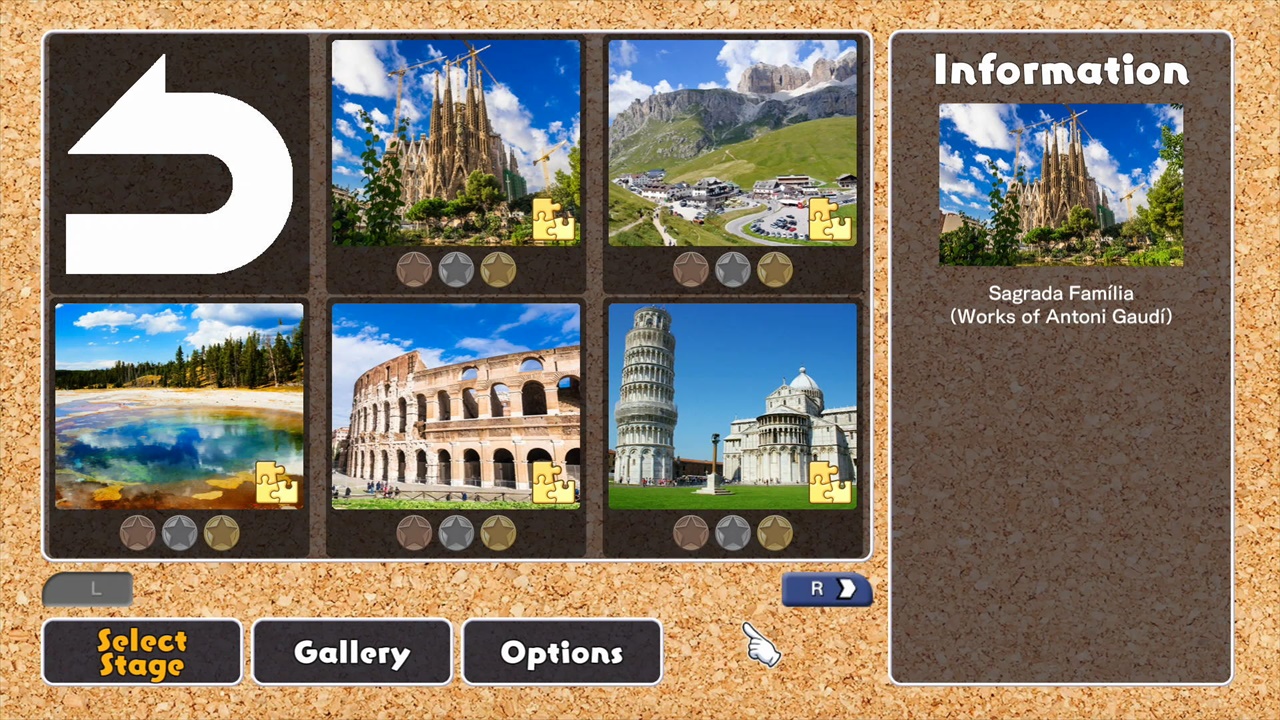This screenshot has height=720, width=1280.
Task: Click the R button to go to next page
Action: click(826, 589)
